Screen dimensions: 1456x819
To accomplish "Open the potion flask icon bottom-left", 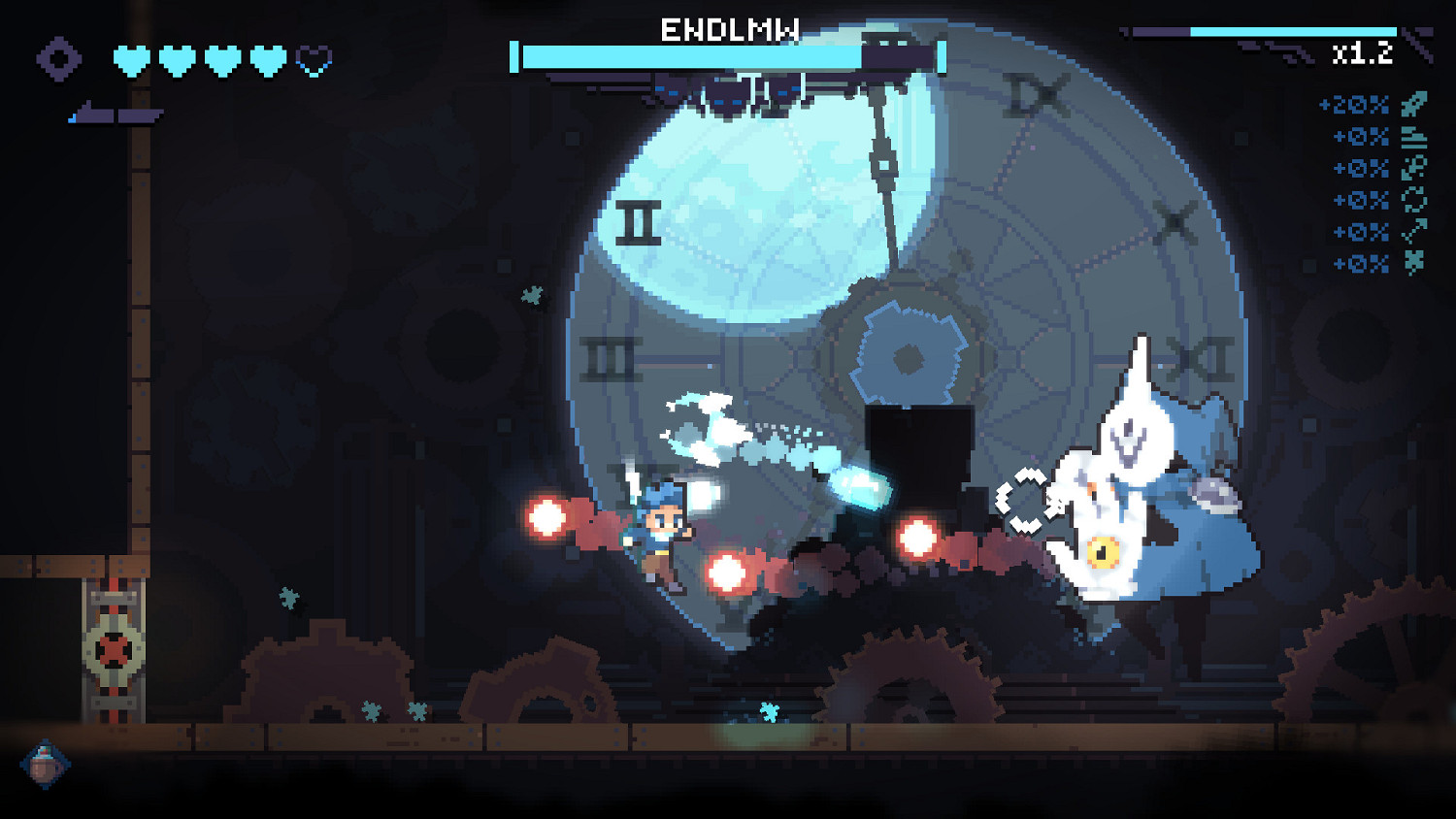I will [46, 766].
